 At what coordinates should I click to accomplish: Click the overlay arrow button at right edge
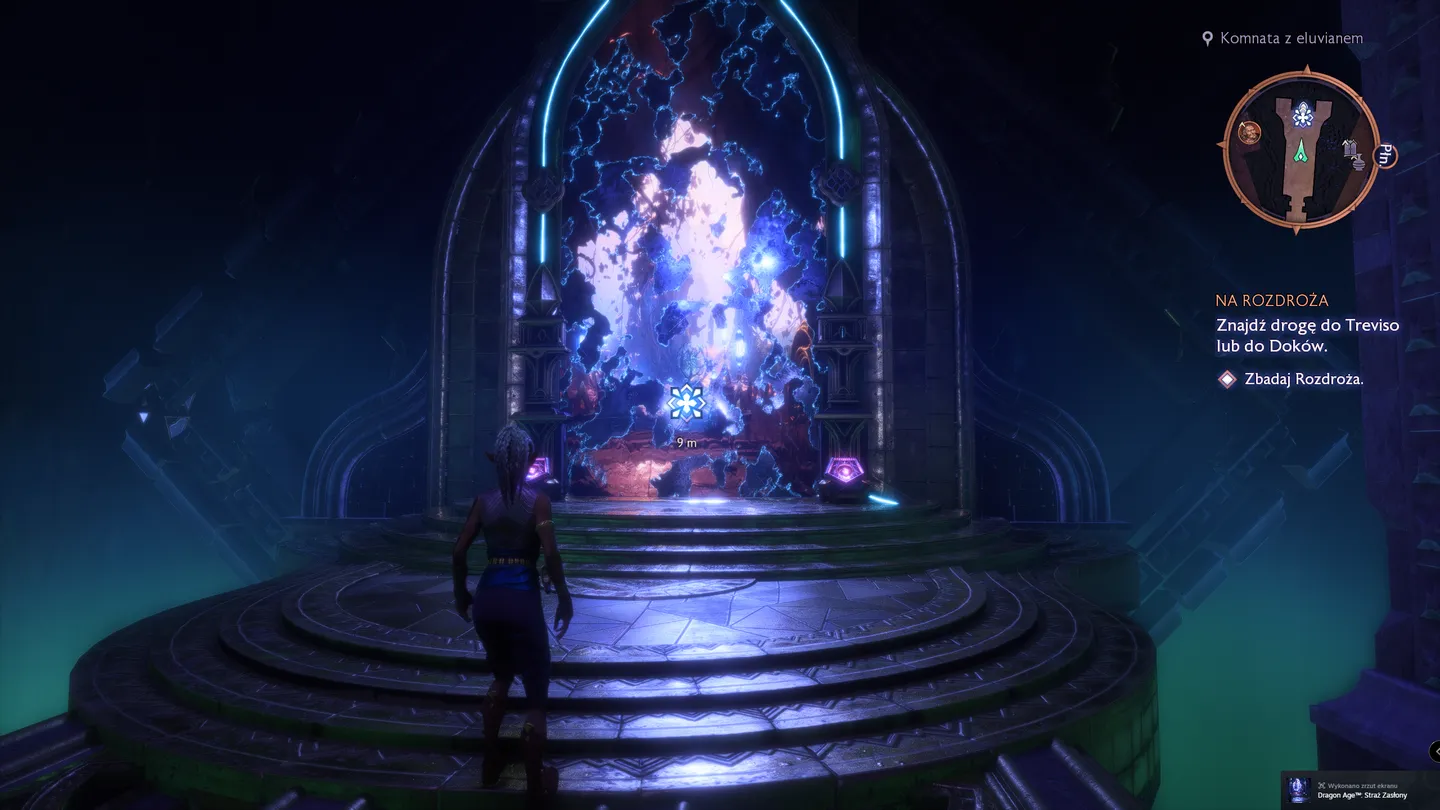1434,749
